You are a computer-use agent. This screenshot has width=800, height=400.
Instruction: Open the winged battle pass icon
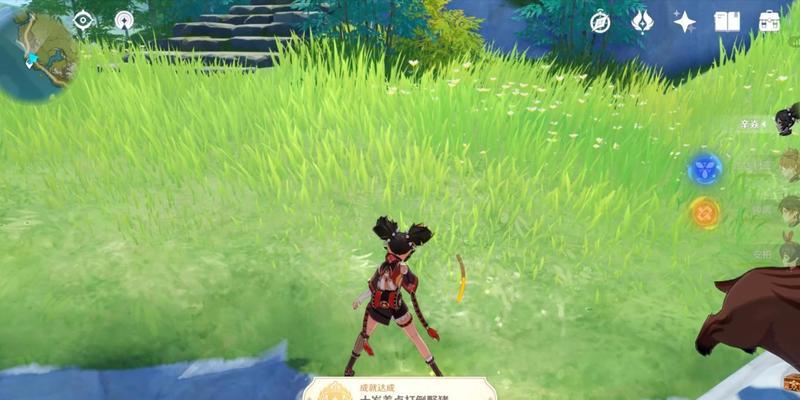(642, 21)
